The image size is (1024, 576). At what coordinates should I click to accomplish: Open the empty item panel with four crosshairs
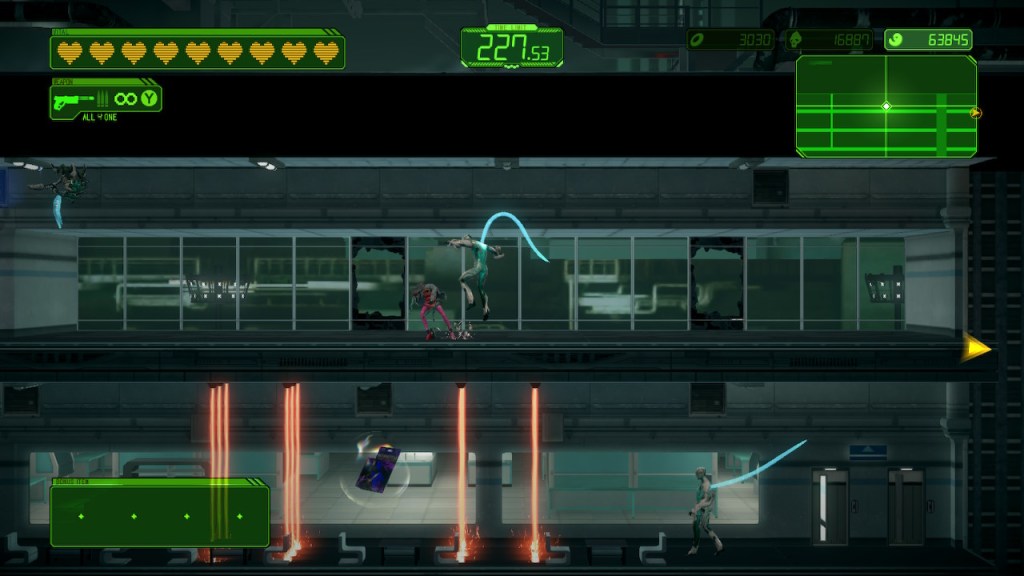pos(160,516)
